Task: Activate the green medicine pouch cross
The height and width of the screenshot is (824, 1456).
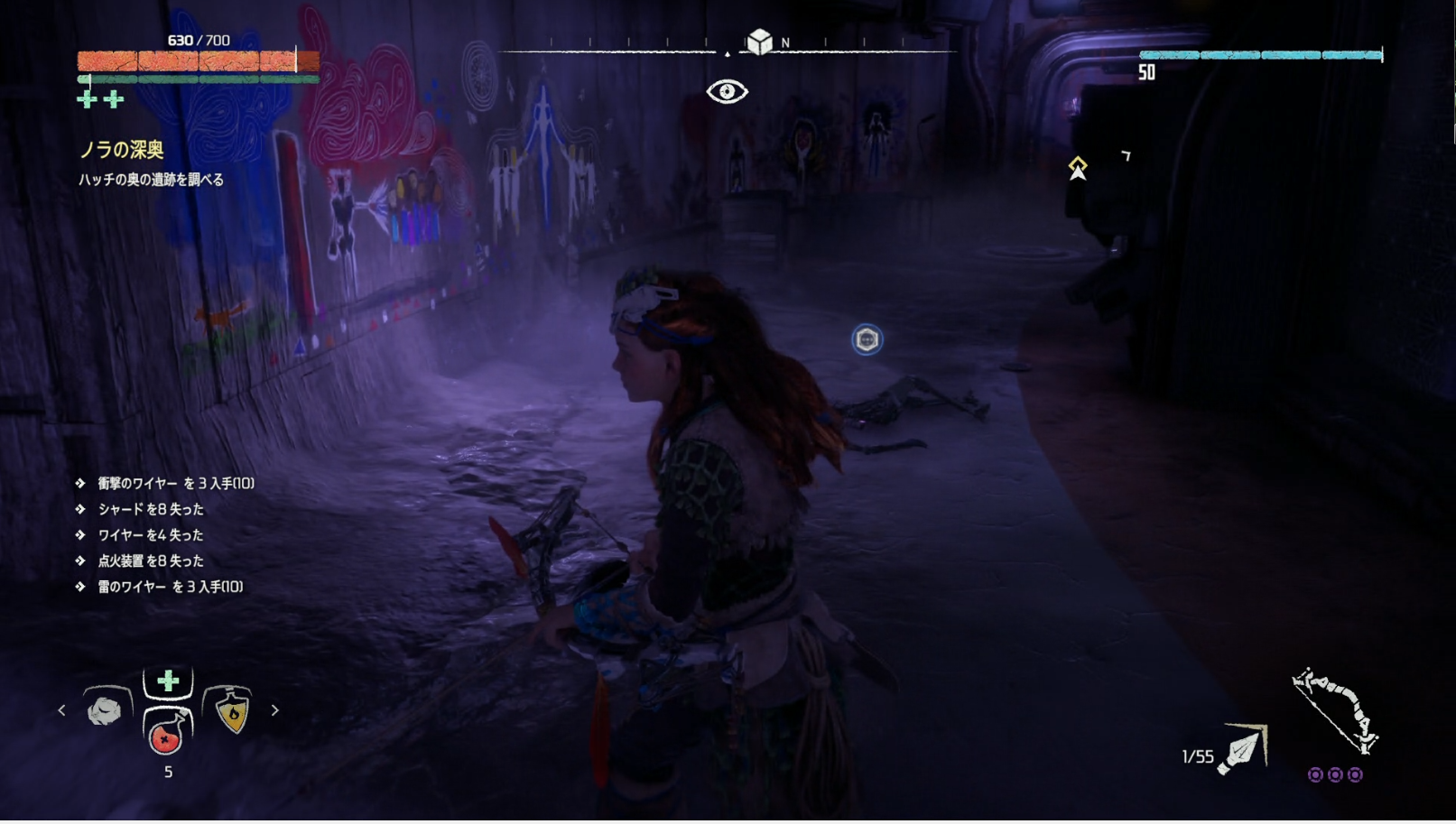Action: coord(168,681)
